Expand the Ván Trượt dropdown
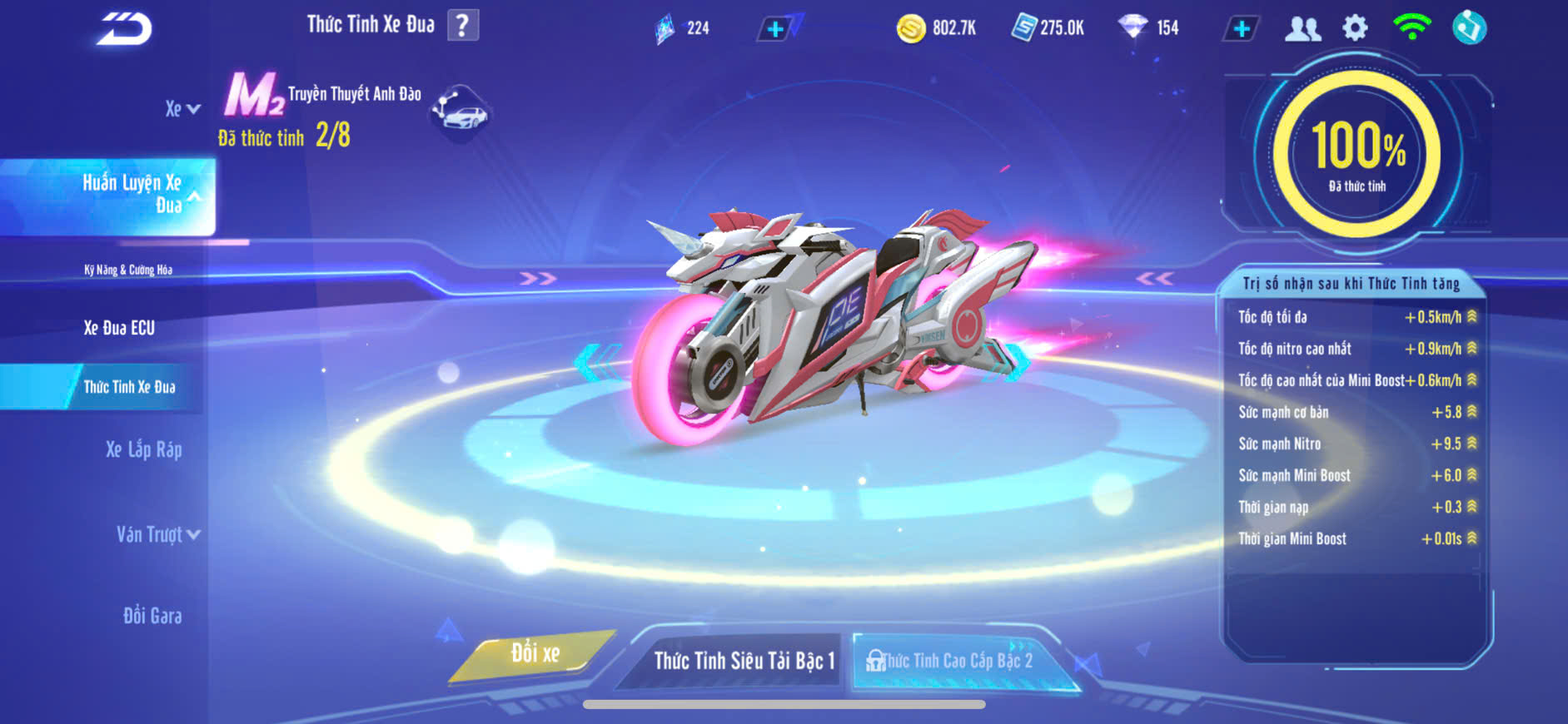The image size is (1568, 724). click(x=157, y=534)
